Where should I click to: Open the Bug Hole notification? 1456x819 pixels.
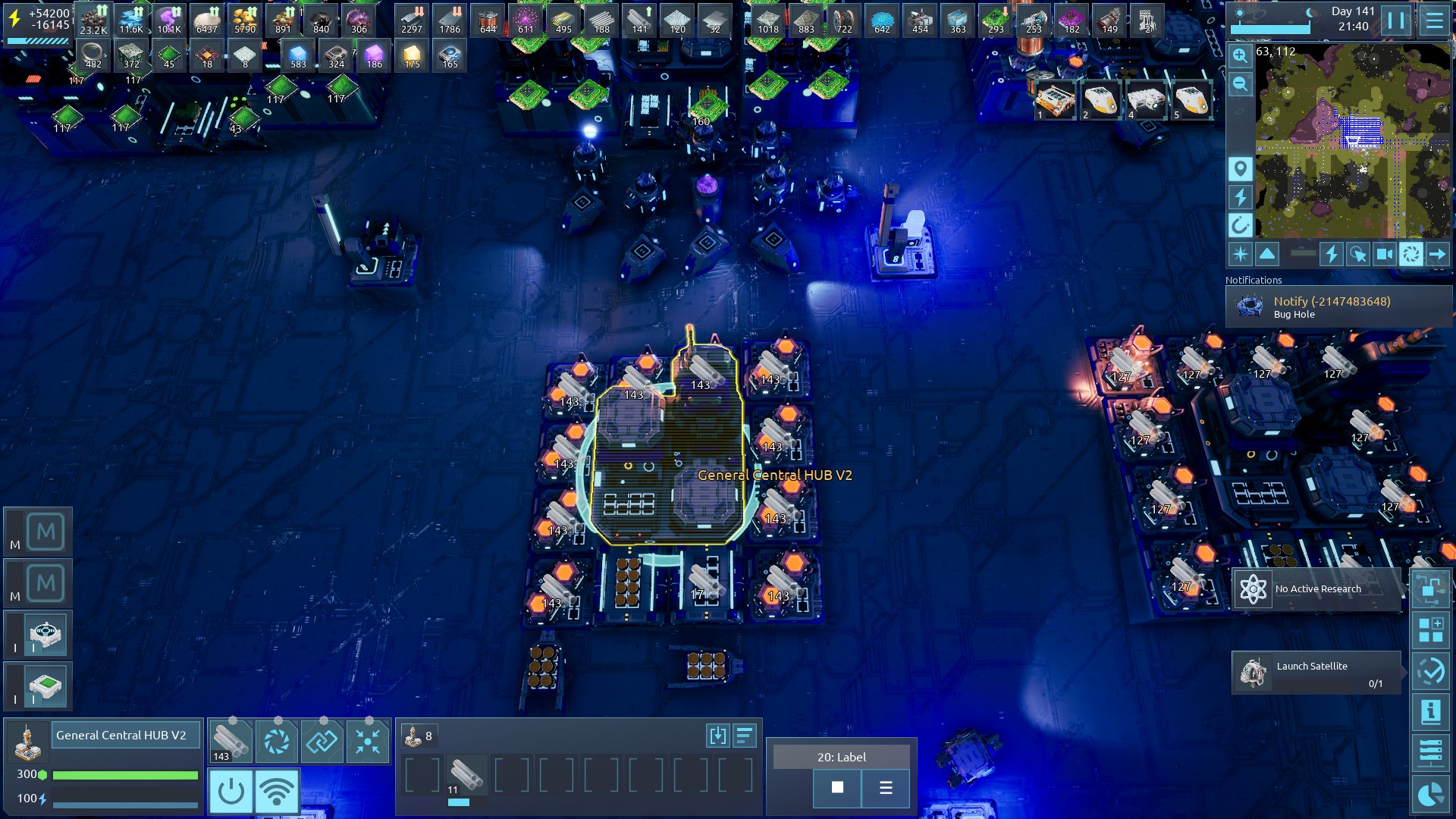tap(1338, 306)
